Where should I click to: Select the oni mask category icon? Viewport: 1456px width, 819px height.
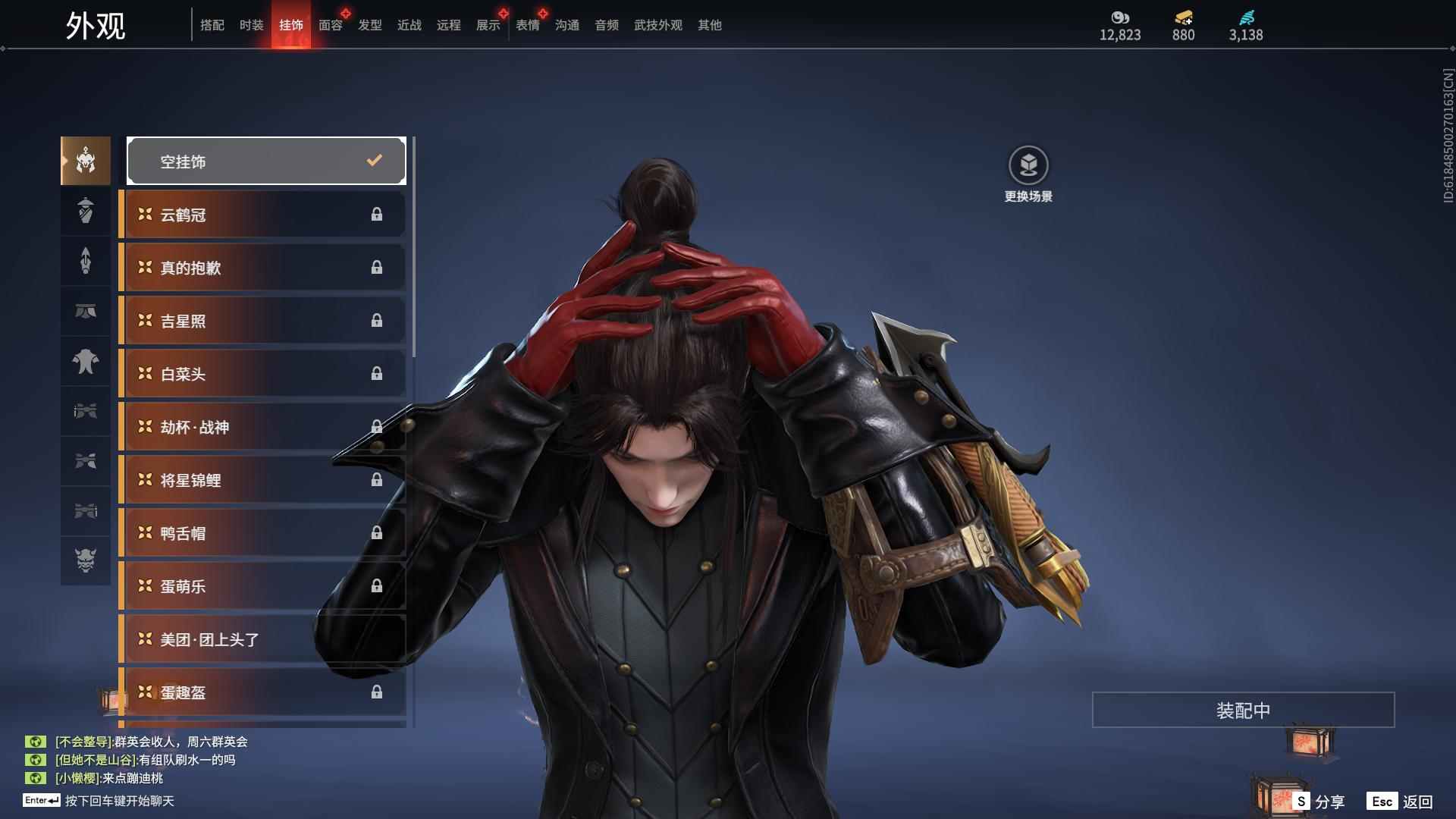pyautogui.click(x=86, y=560)
